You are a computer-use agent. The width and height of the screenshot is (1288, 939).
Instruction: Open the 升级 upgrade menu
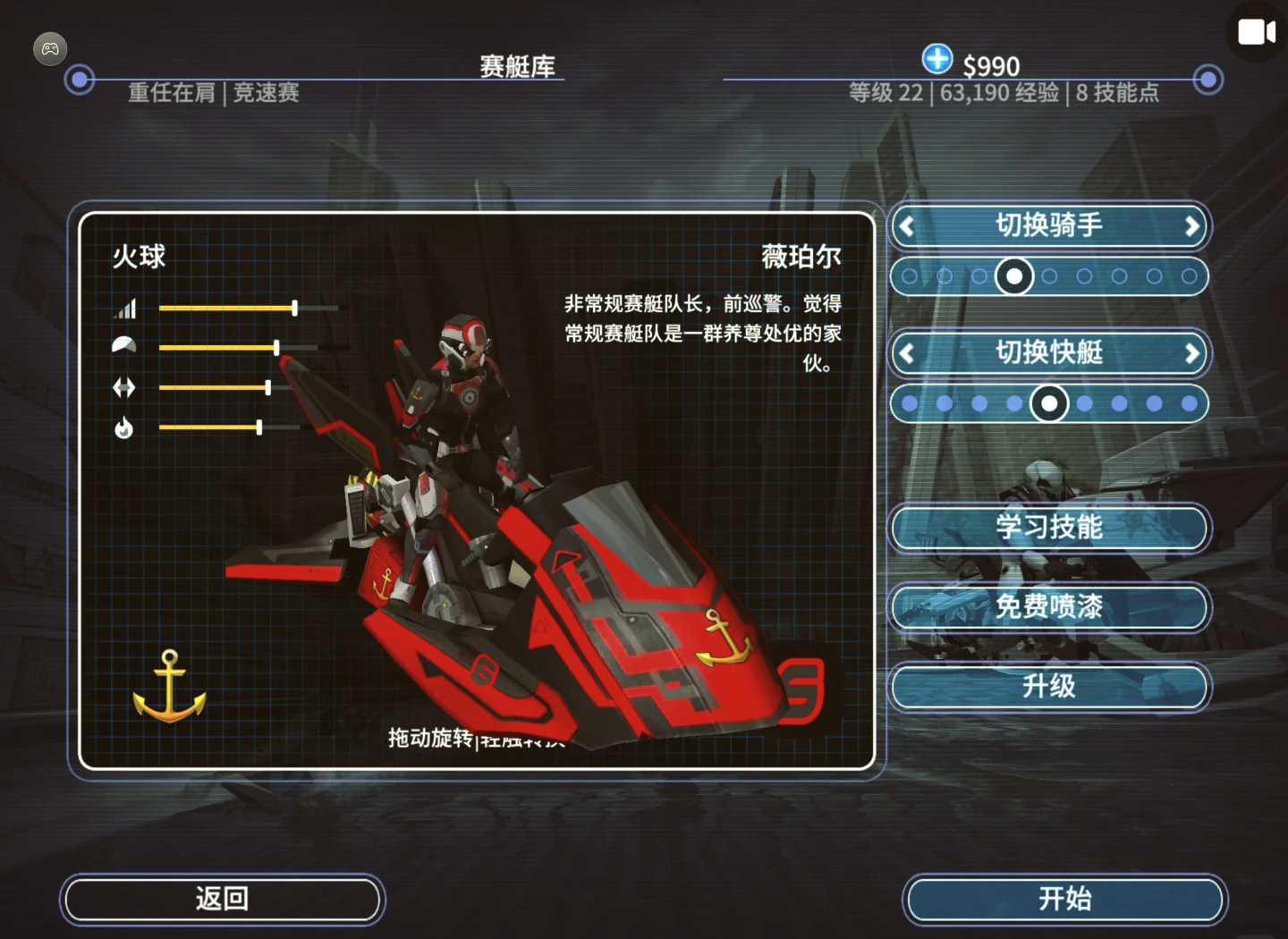(x=1049, y=687)
